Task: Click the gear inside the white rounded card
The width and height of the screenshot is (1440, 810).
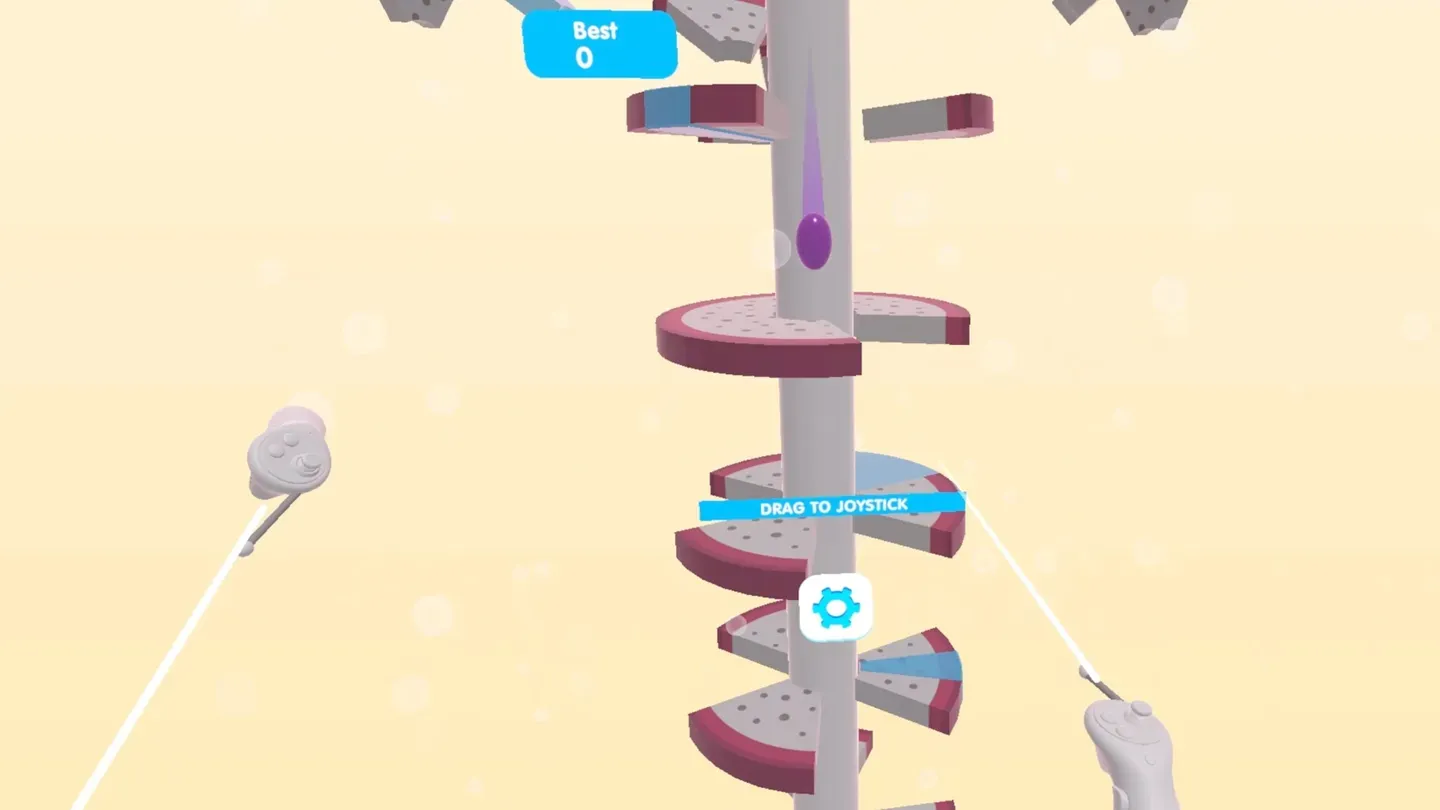Action: pyautogui.click(x=836, y=605)
